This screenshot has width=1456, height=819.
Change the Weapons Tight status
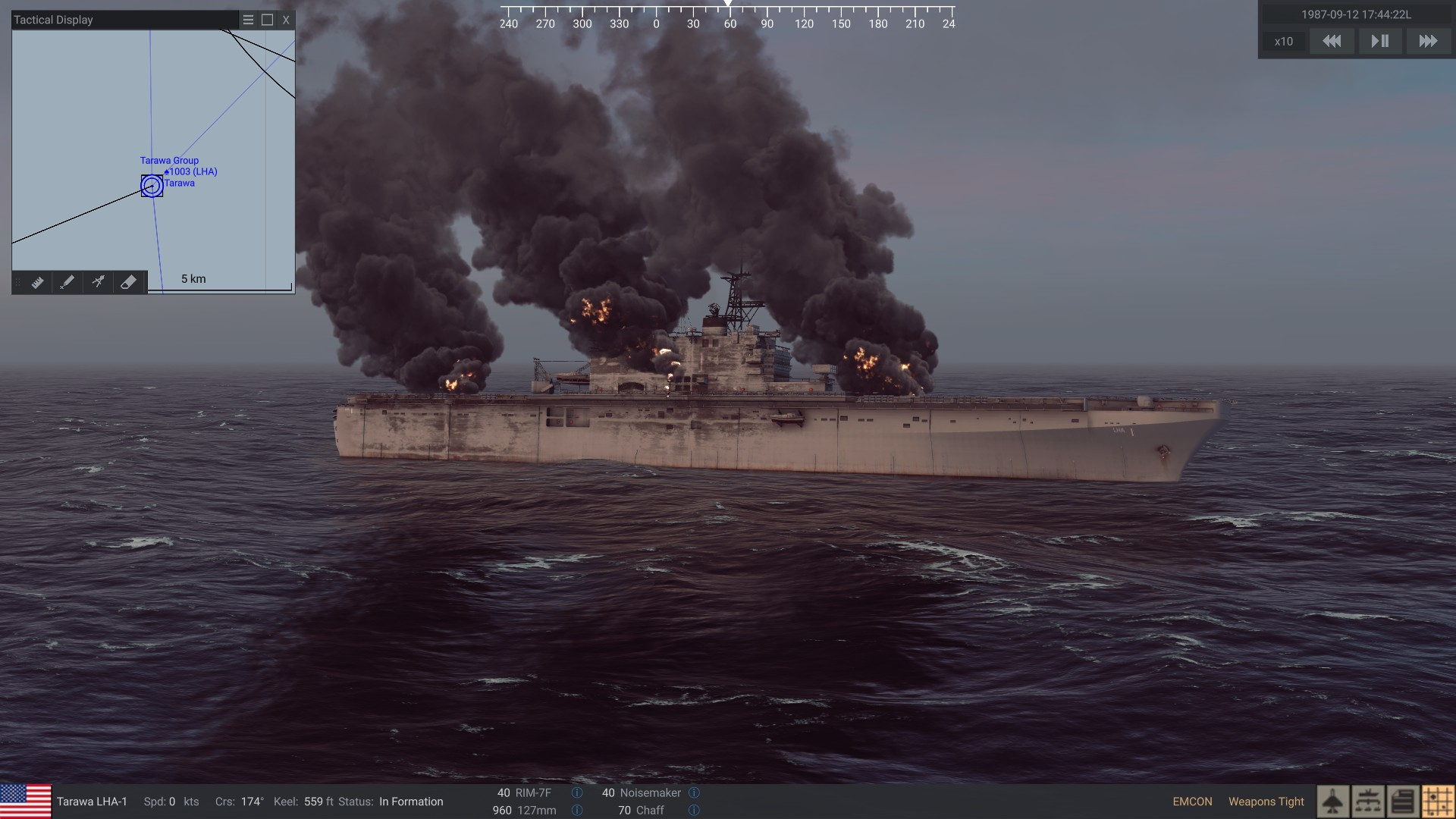[x=1266, y=802]
